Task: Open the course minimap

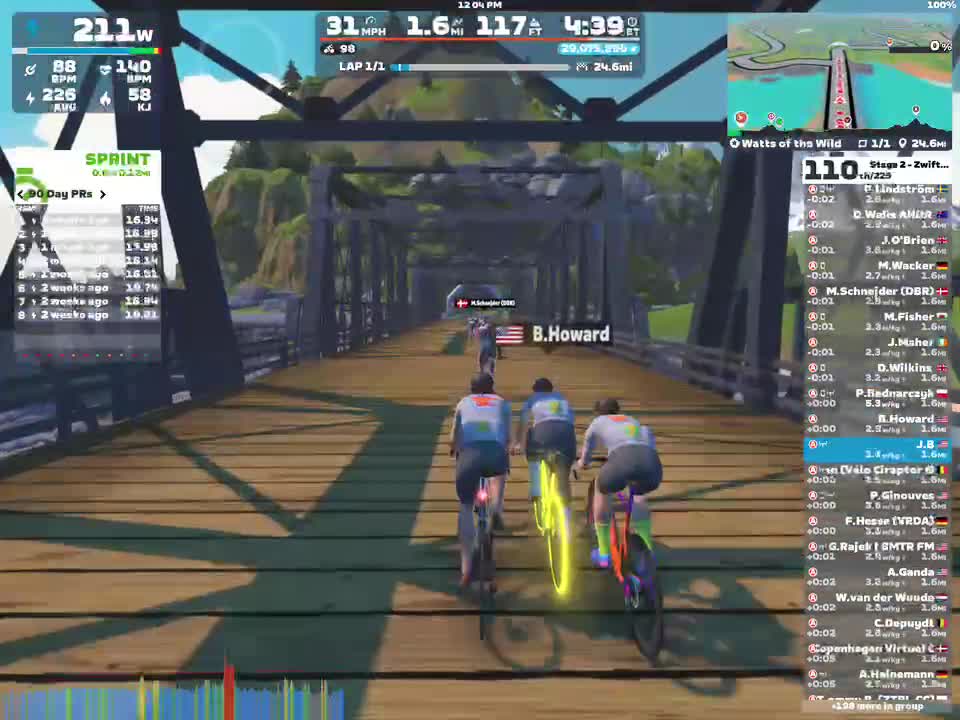Action: (838, 75)
